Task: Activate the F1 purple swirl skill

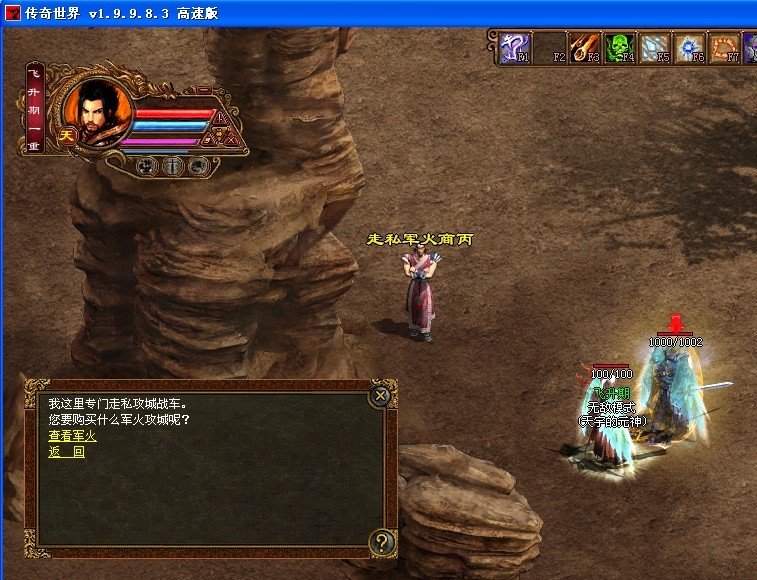Action: (515, 47)
